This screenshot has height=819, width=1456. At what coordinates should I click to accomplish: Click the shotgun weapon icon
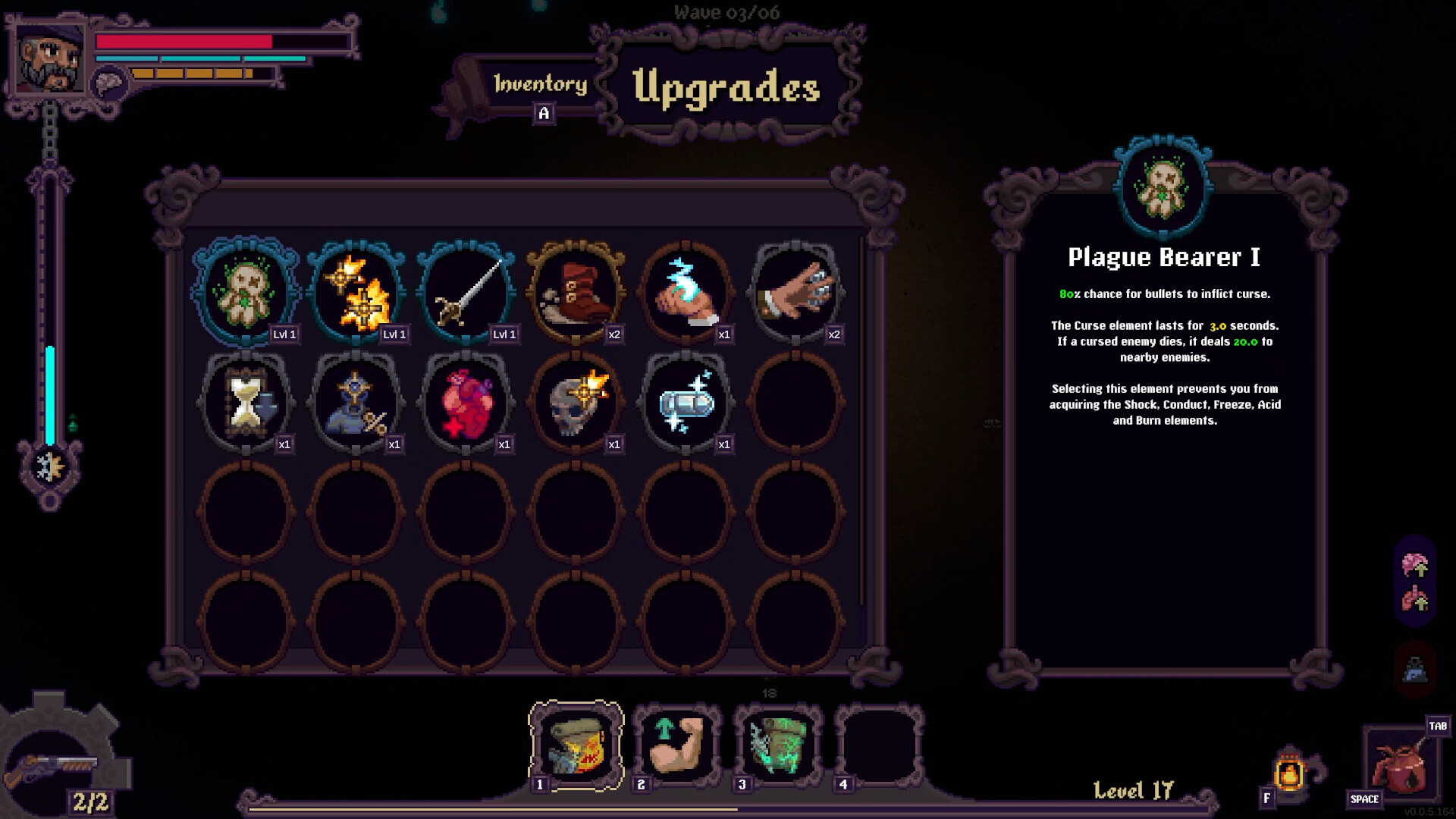pos(52,766)
